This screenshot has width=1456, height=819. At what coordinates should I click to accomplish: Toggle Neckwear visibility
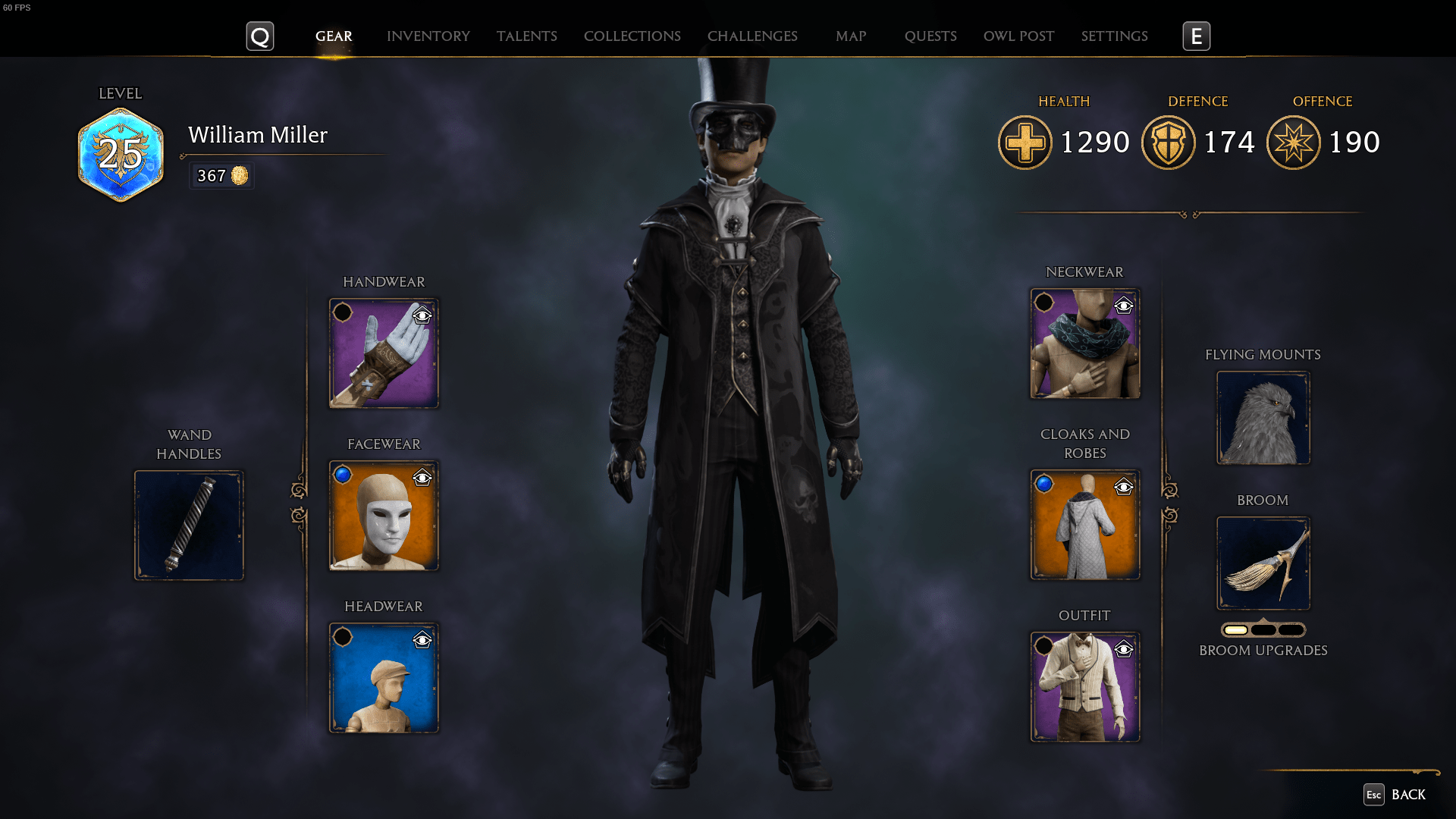point(1124,307)
